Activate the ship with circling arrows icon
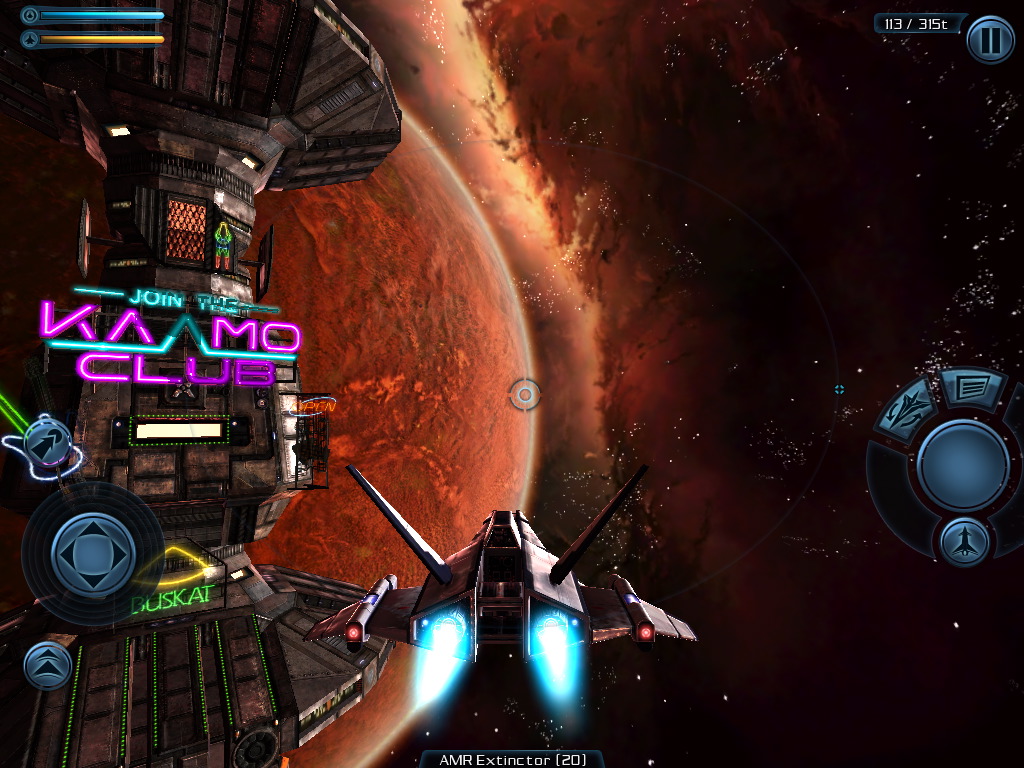Image resolution: width=1024 pixels, height=768 pixels. tap(906, 410)
